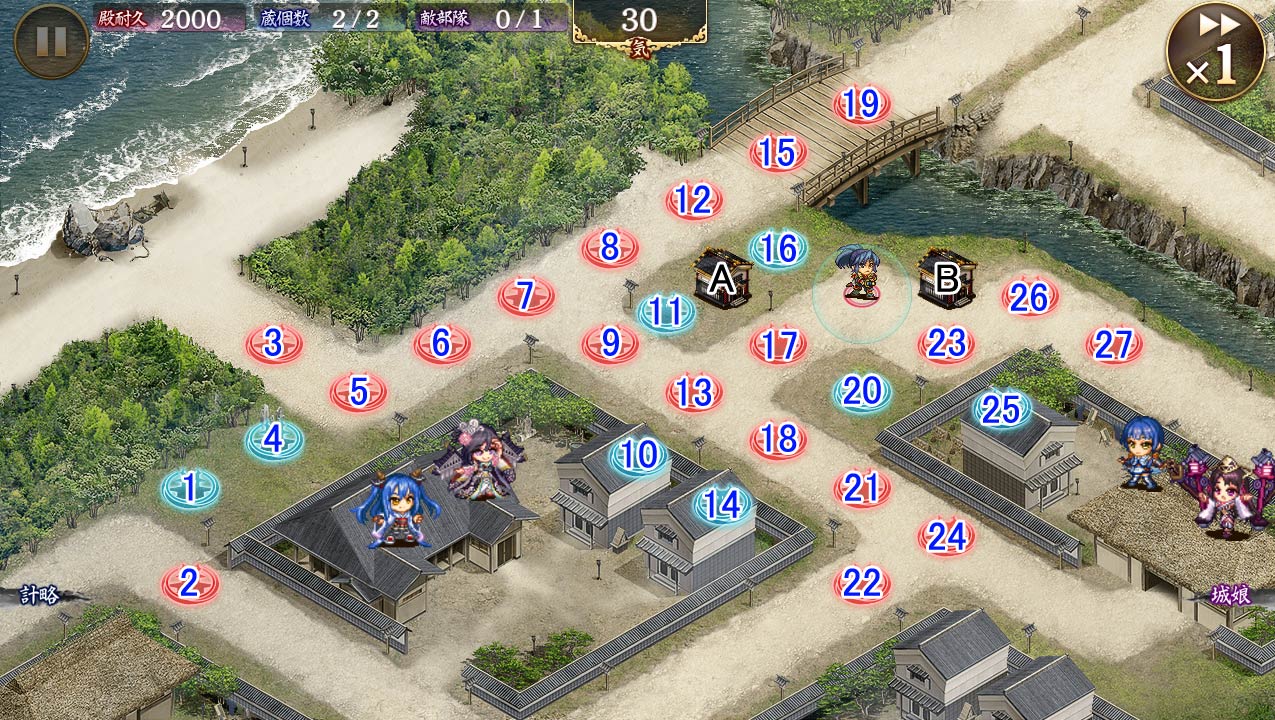Select placement marker 19 on the bridge
Viewport: 1275px width, 720px height.
(862, 104)
